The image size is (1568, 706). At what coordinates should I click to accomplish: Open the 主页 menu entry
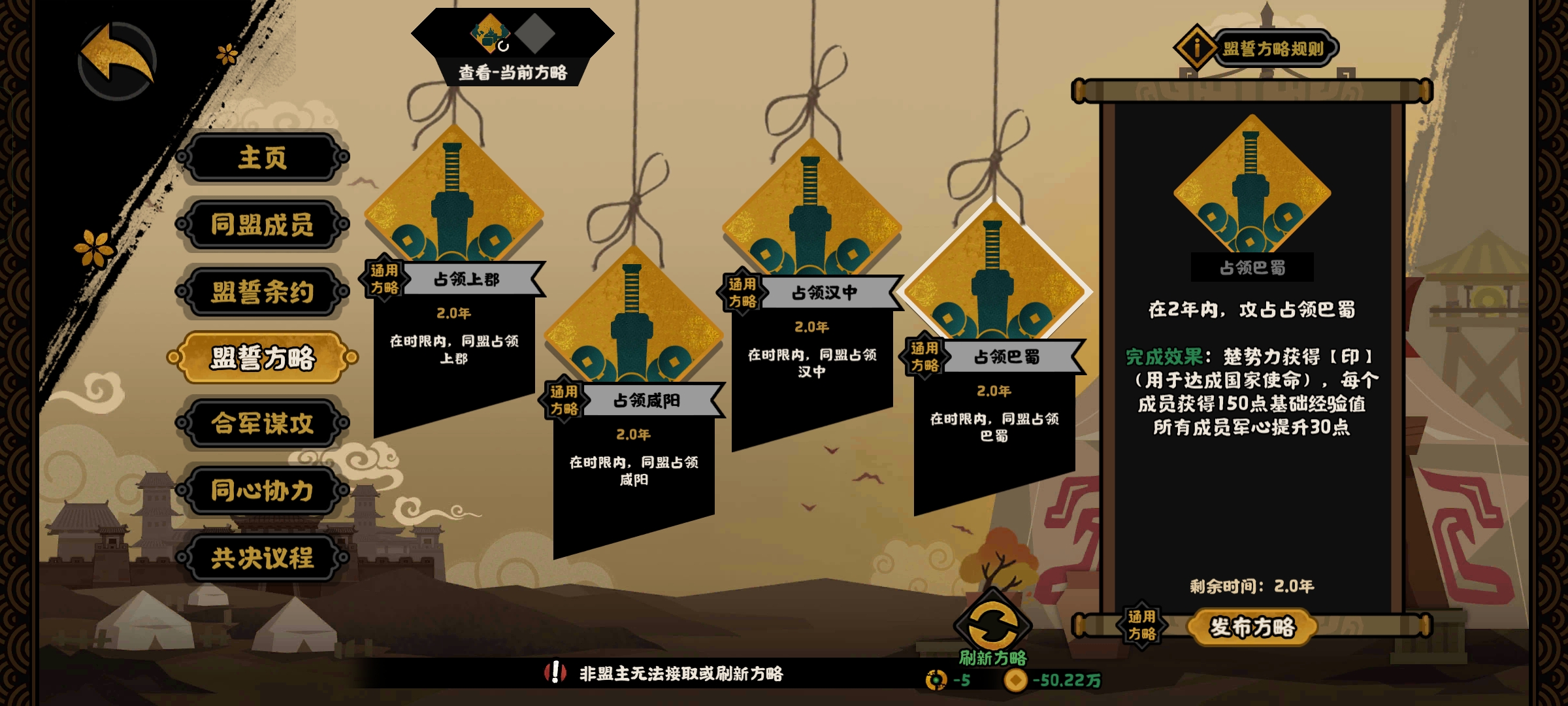click(x=262, y=158)
